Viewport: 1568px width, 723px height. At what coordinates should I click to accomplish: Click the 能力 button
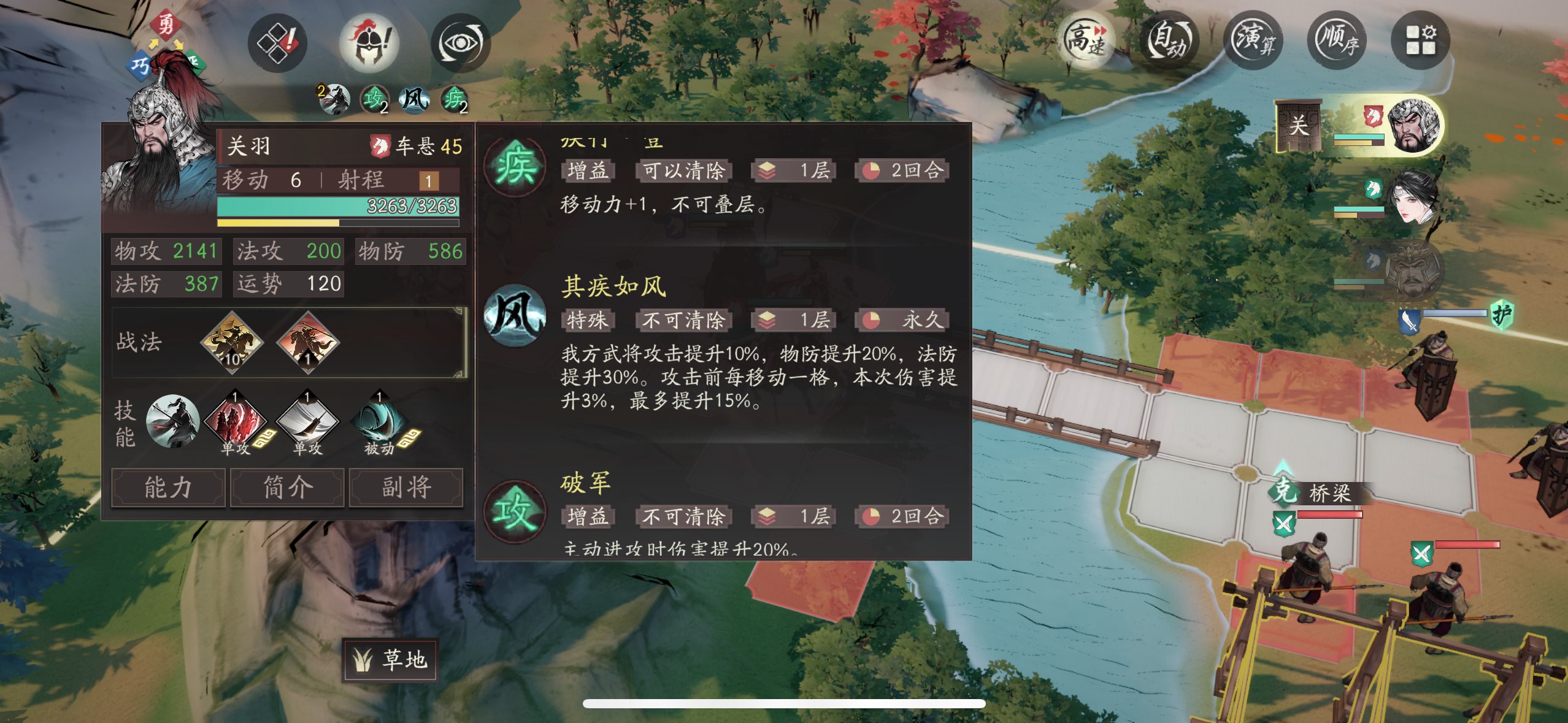tap(167, 488)
